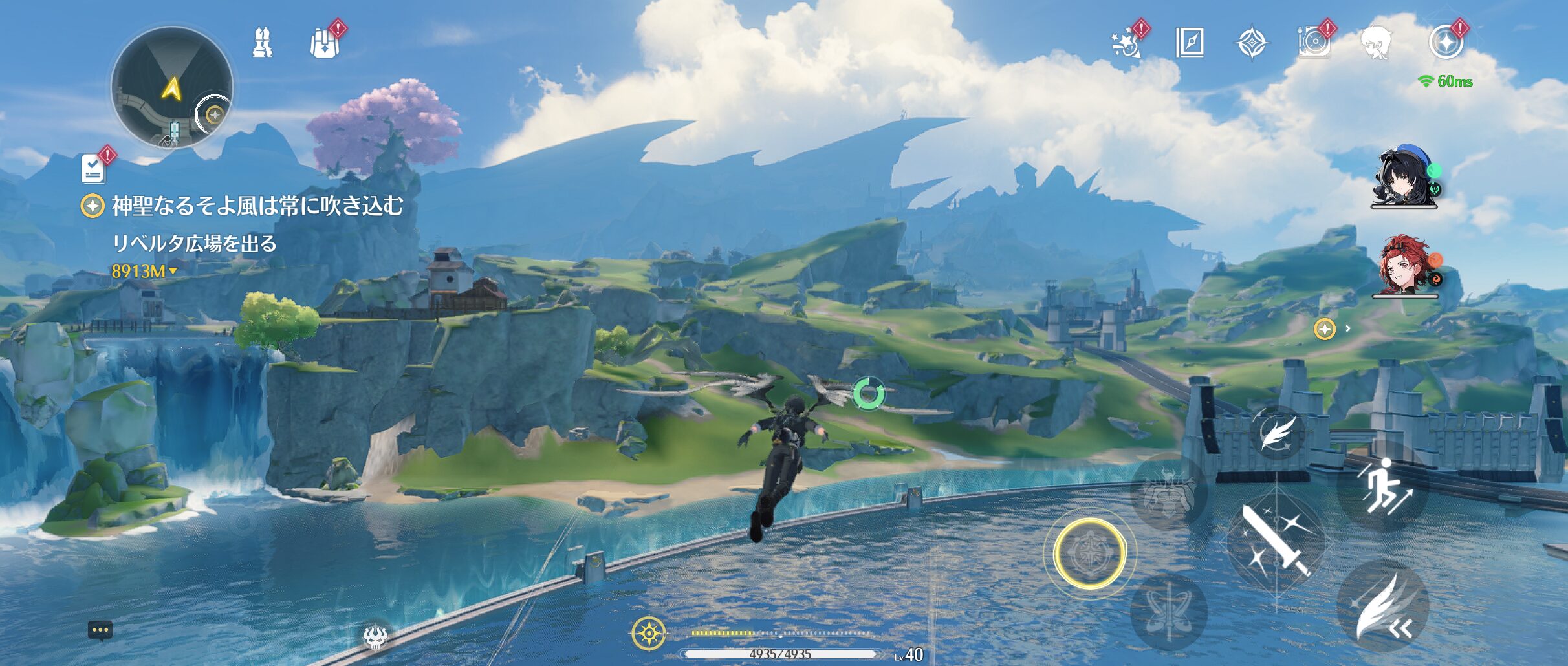Select the tracked quest objective text
Viewport: 1568px width, 666px height.
[257, 206]
